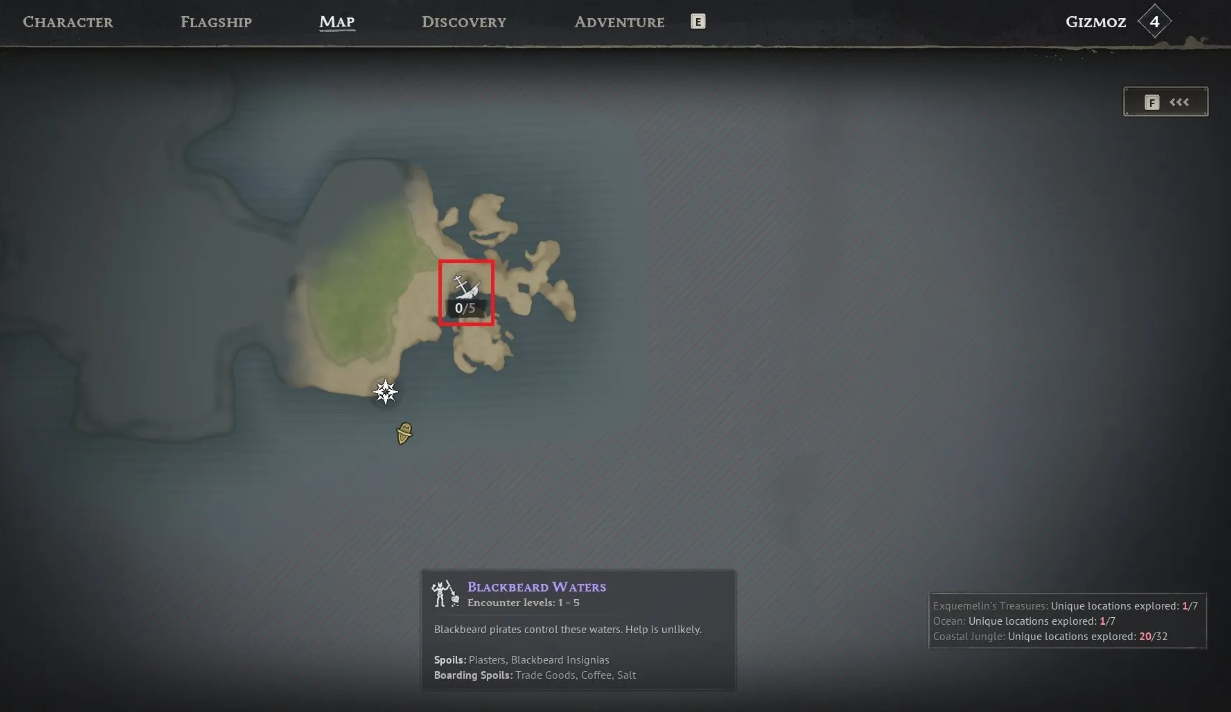Click the yellow ship marker on the map
The image size is (1231, 712).
coord(404,433)
